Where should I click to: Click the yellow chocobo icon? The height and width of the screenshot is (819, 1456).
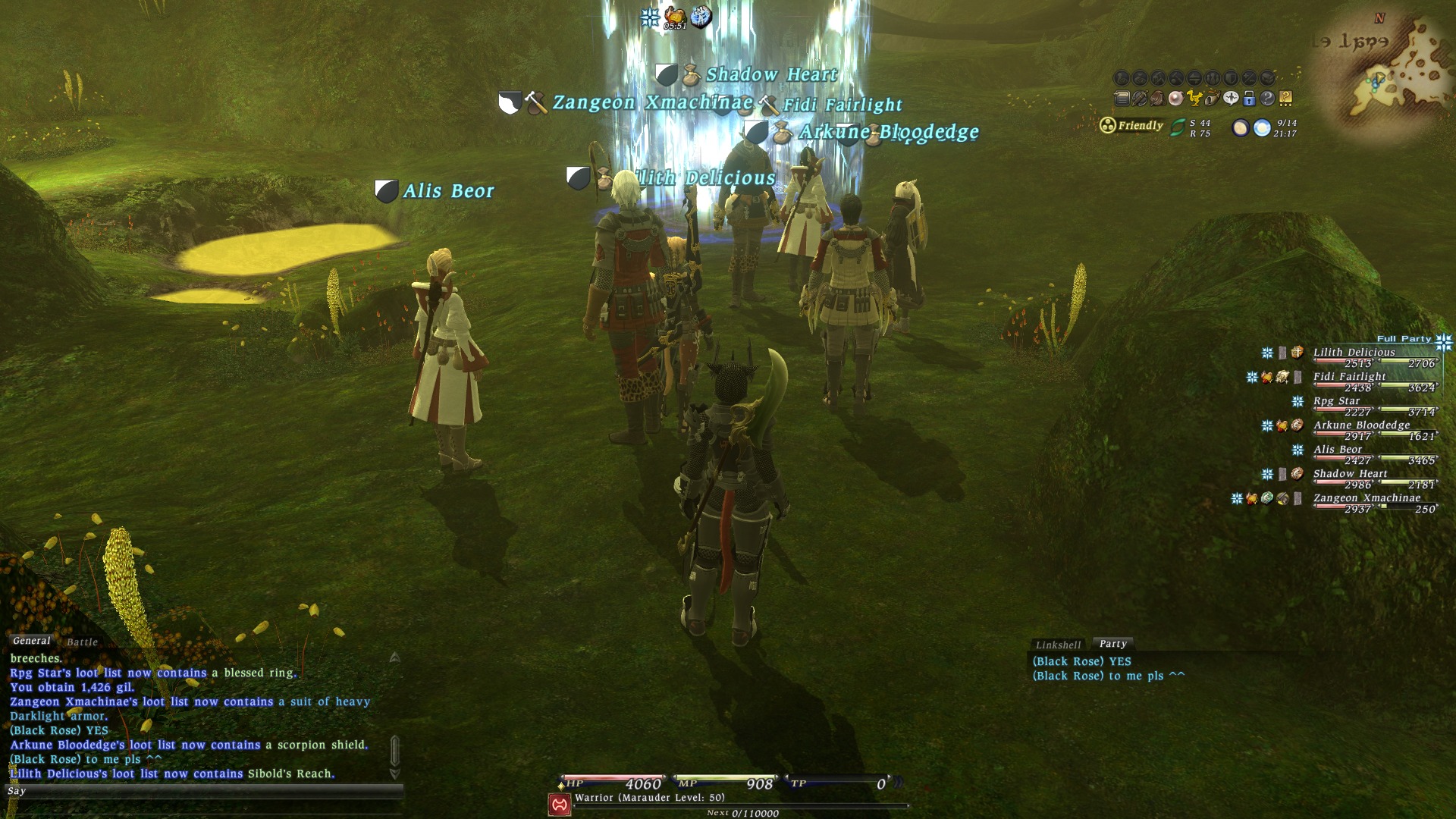coord(1194,98)
